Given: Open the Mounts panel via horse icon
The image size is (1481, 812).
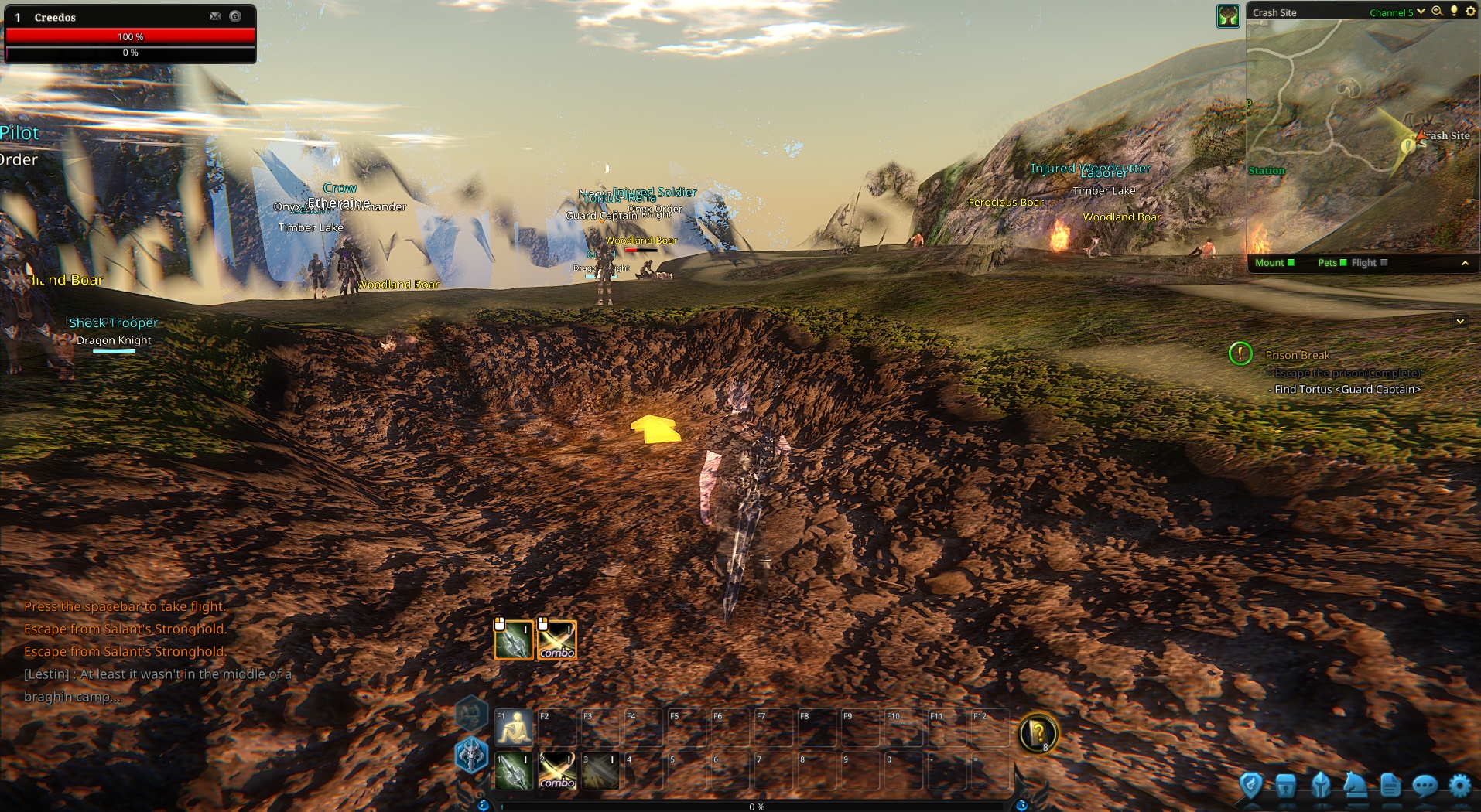Looking at the screenshot, I should [1355, 785].
